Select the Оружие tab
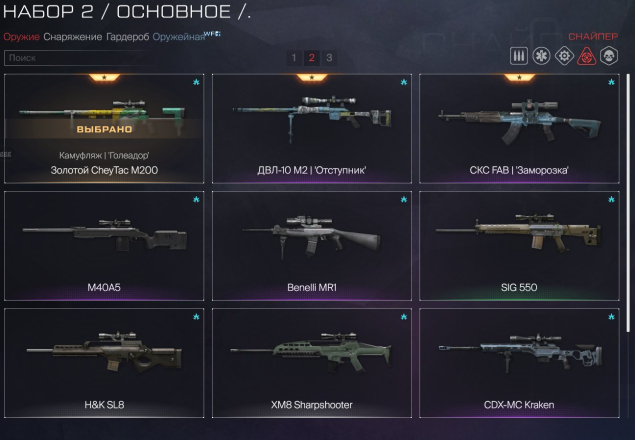 pyautogui.click(x=21, y=37)
